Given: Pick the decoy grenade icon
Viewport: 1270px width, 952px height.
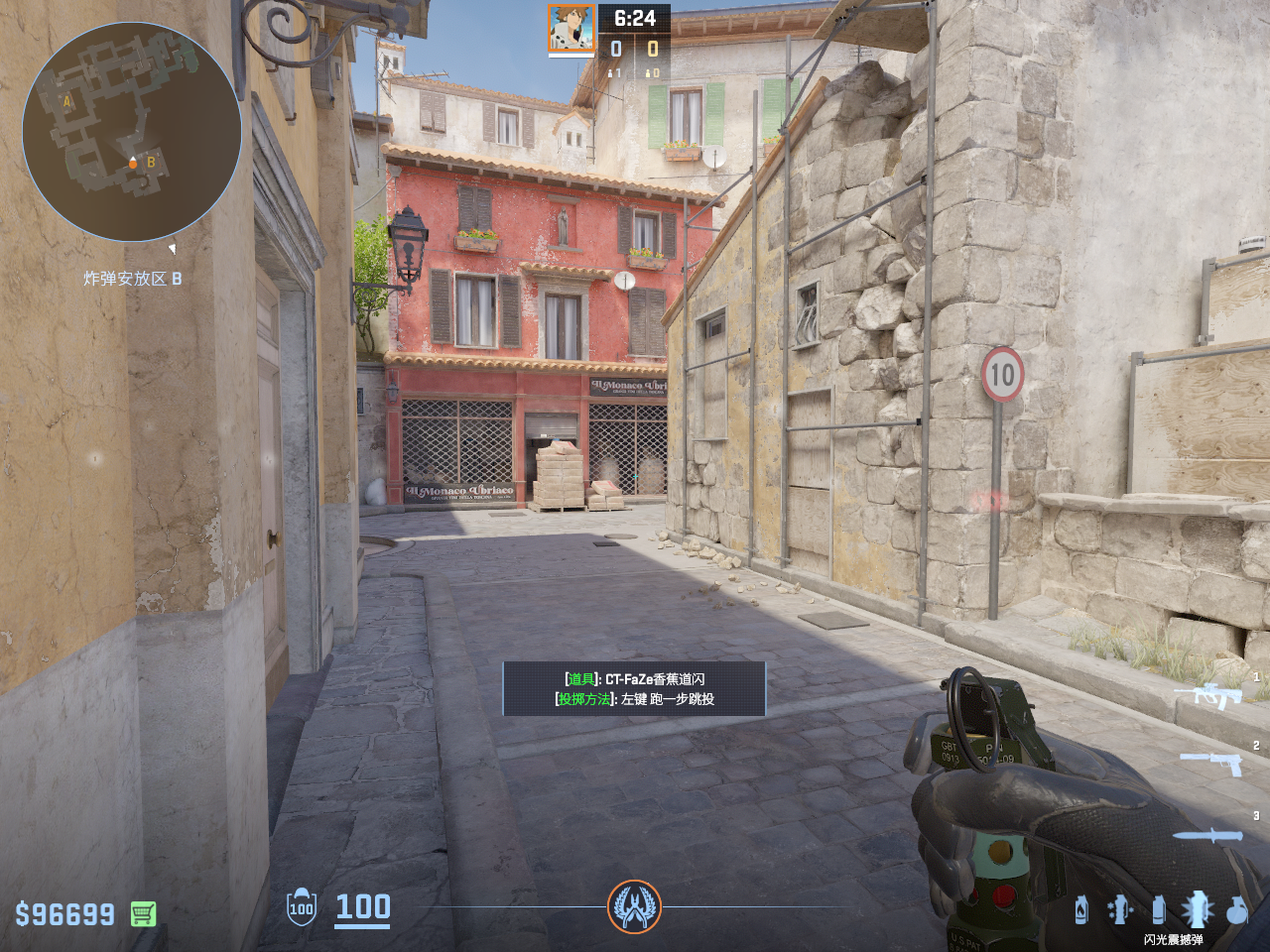Looking at the screenshot, I should point(1120,908).
